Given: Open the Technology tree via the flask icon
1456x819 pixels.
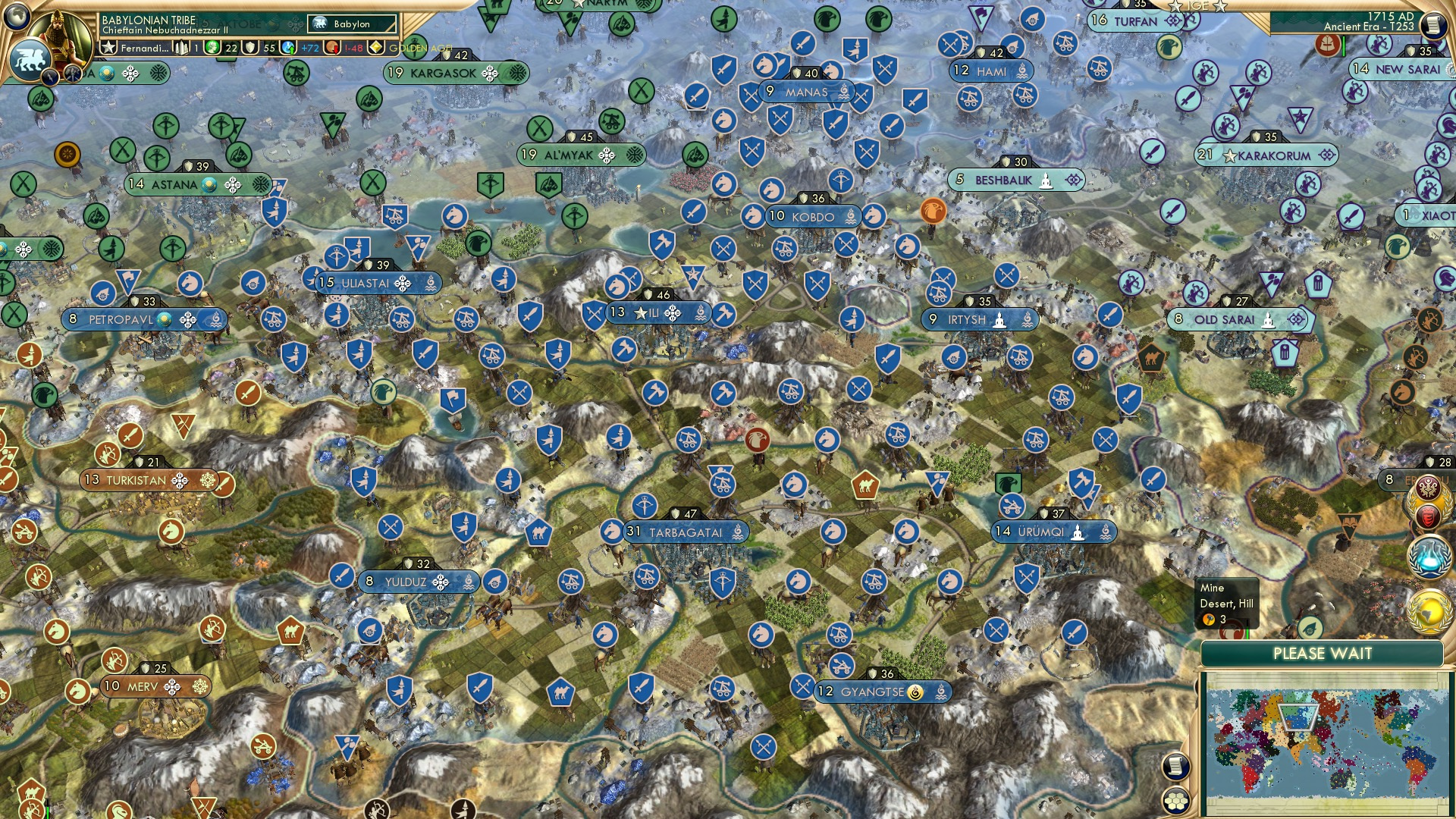Looking at the screenshot, I should coord(1426,555).
